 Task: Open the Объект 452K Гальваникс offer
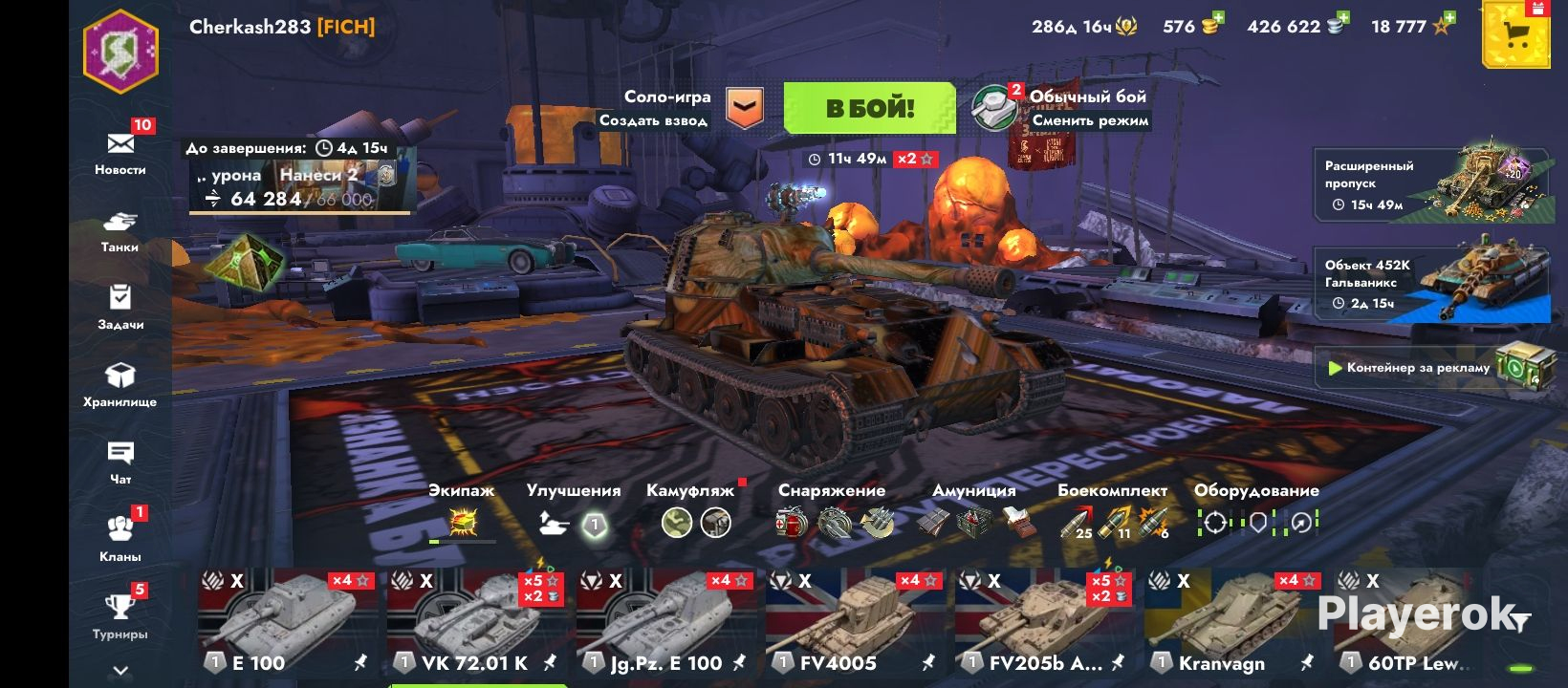pos(1431,284)
